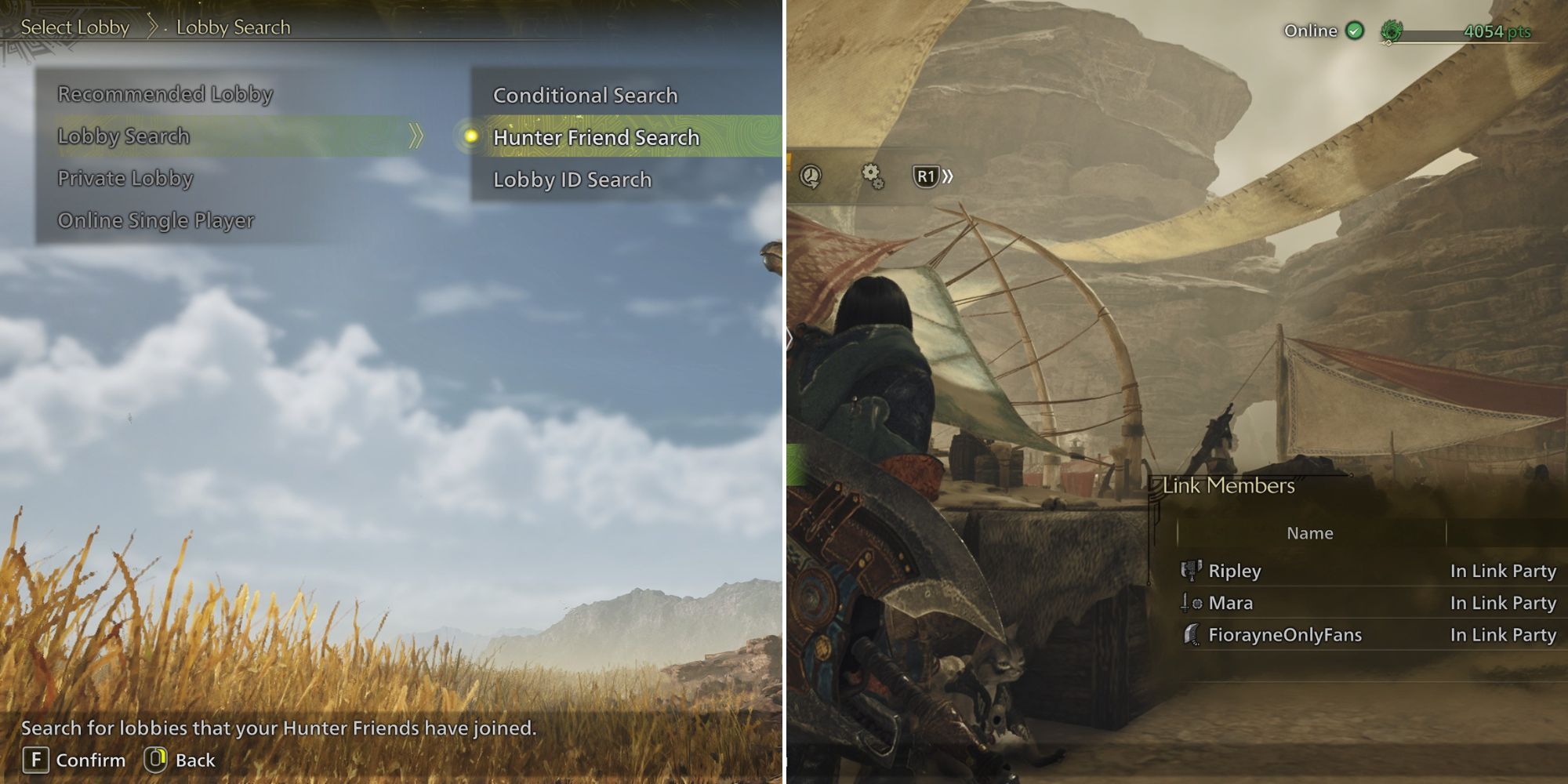Select Recommended Lobby list entry
This screenshot has height=784, width=1568.
165,94
